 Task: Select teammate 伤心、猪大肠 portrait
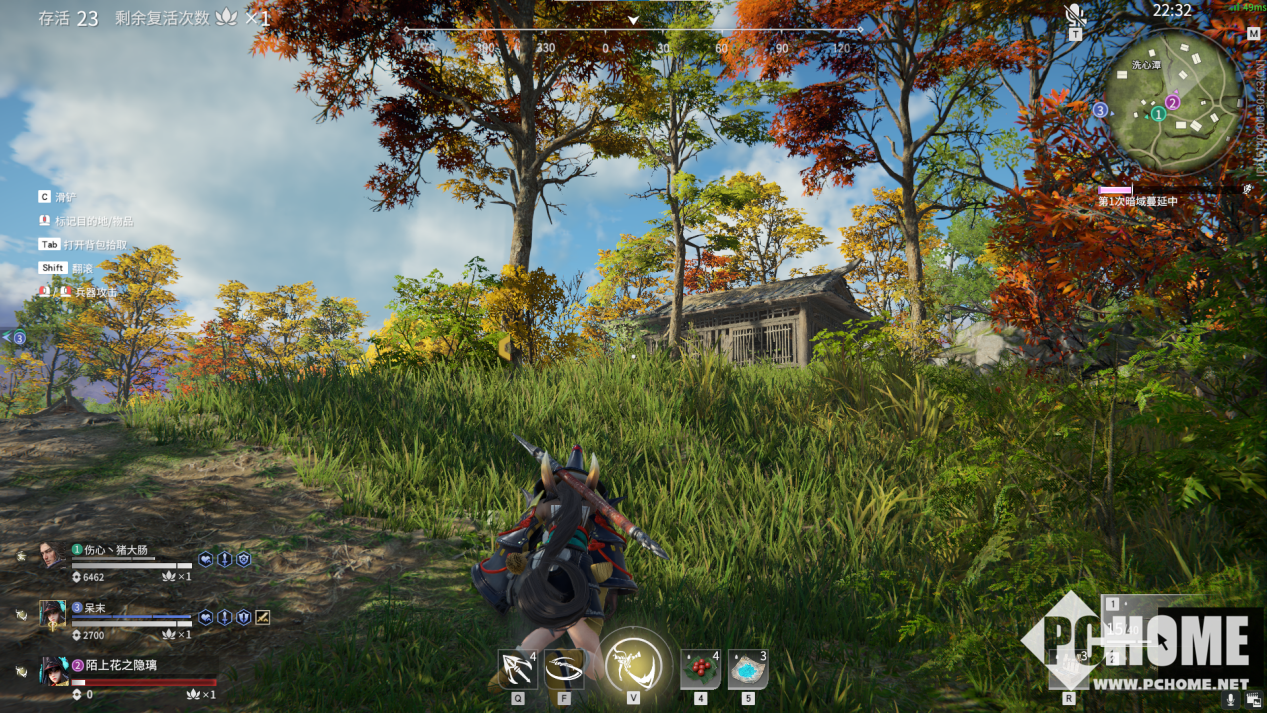tap(53, 556)
